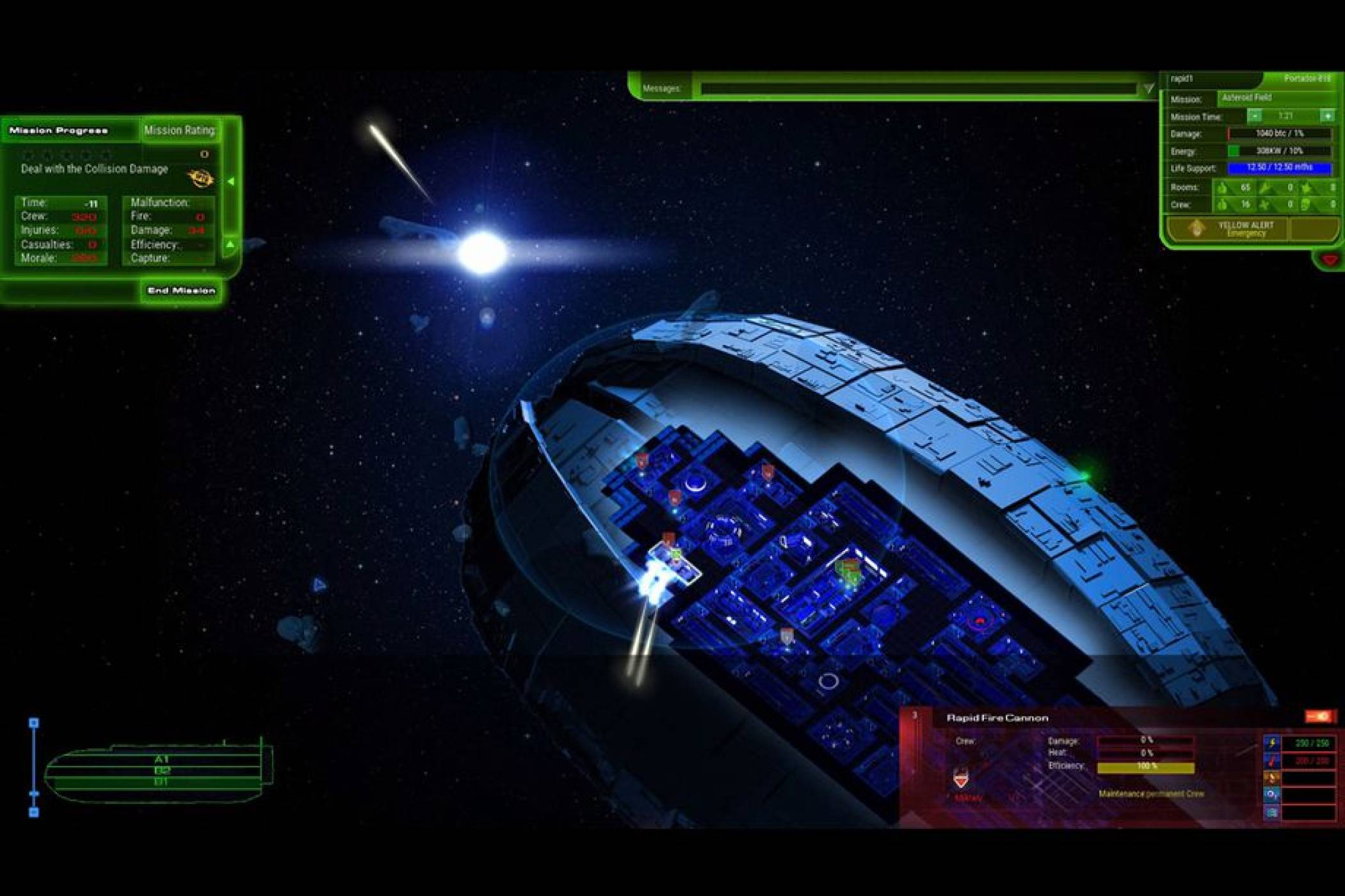The height and width of the screenshot is (896, 1345).
Task: Collapse the Mission Progress panel with the left arrow
Action: click(232, 181)
